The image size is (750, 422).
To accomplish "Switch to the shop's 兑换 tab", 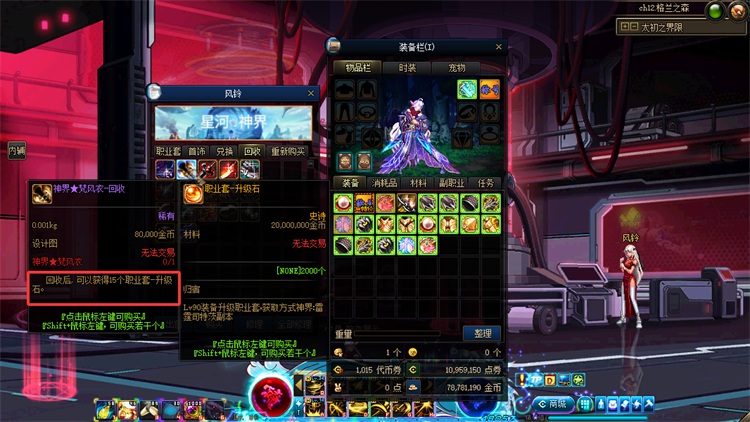I will (225, 151).
